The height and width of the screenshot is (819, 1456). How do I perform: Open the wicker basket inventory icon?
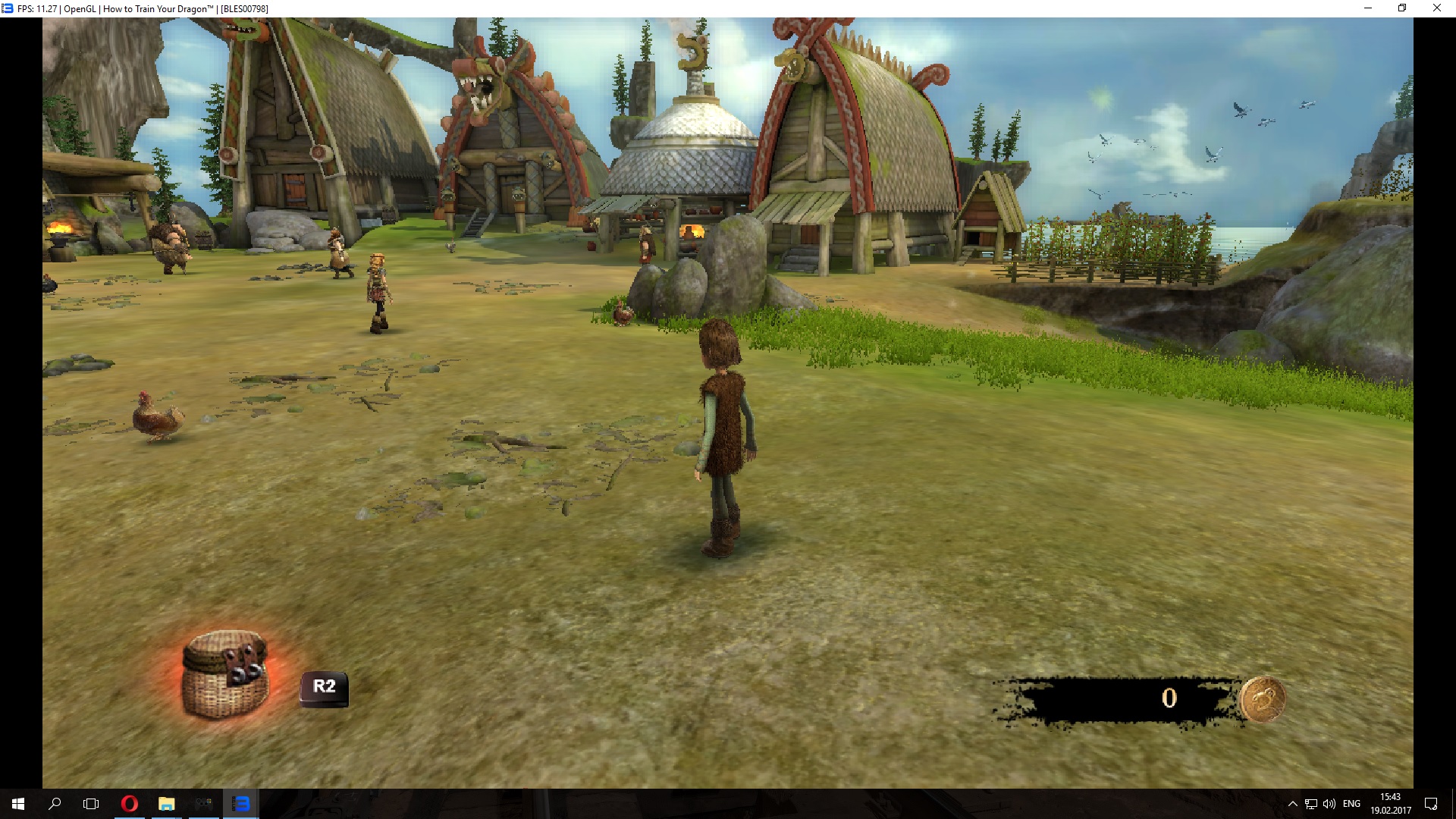click(224, 673)
